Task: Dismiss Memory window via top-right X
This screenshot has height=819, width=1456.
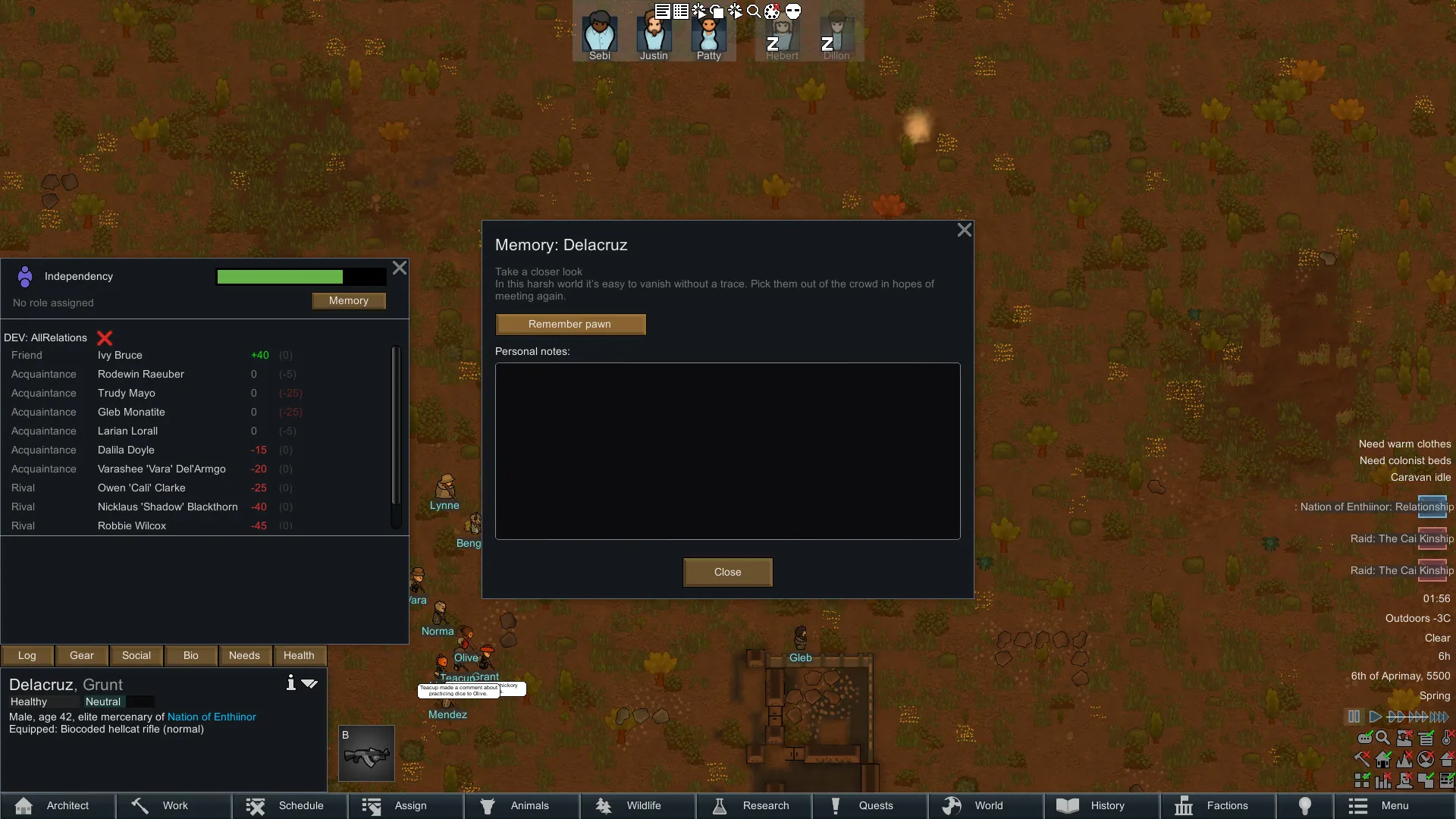Action: tap(964, 230)
